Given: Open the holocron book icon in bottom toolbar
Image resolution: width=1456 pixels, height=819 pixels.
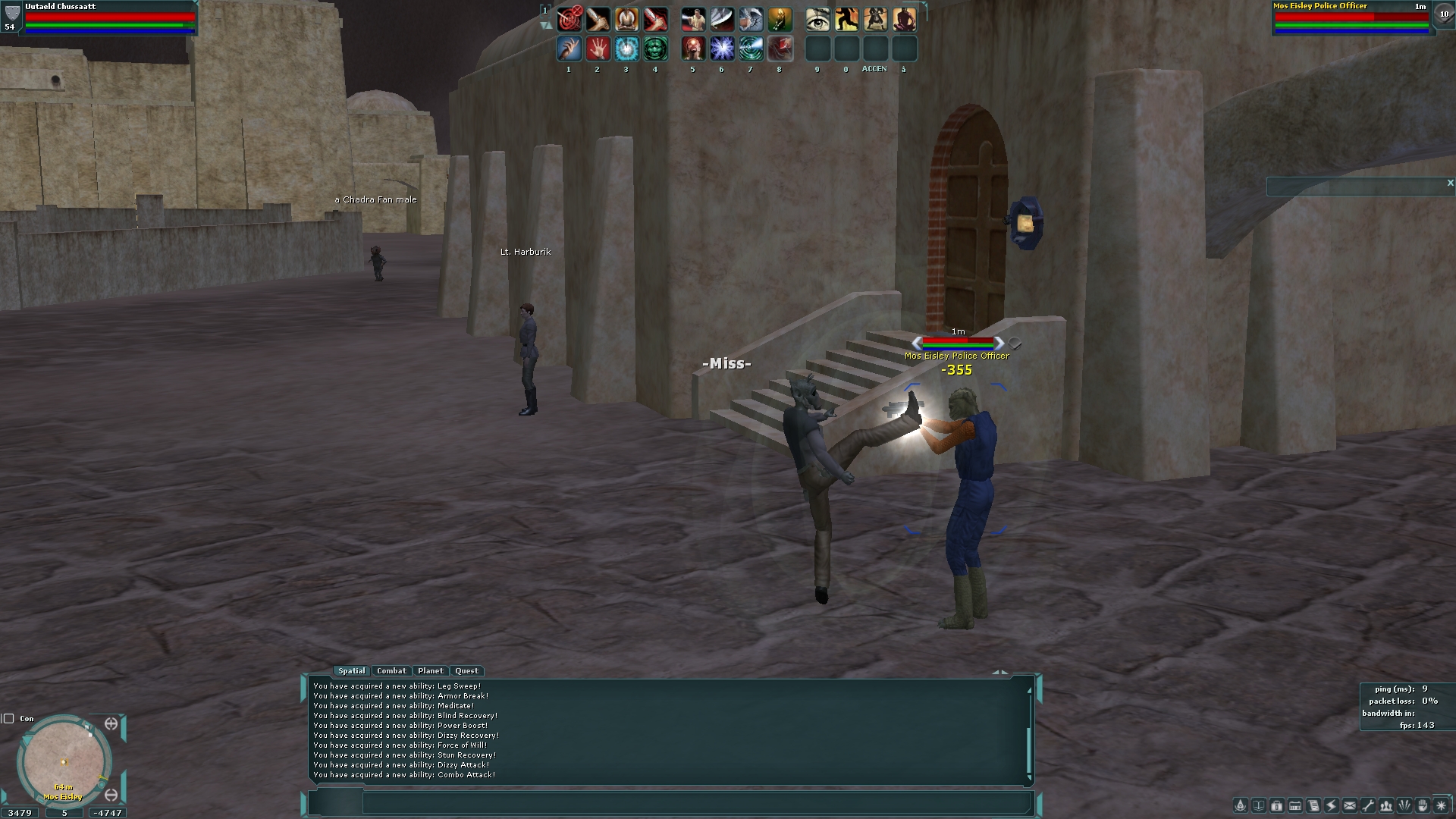Looking at the screenshot, I should (1259, 805).
